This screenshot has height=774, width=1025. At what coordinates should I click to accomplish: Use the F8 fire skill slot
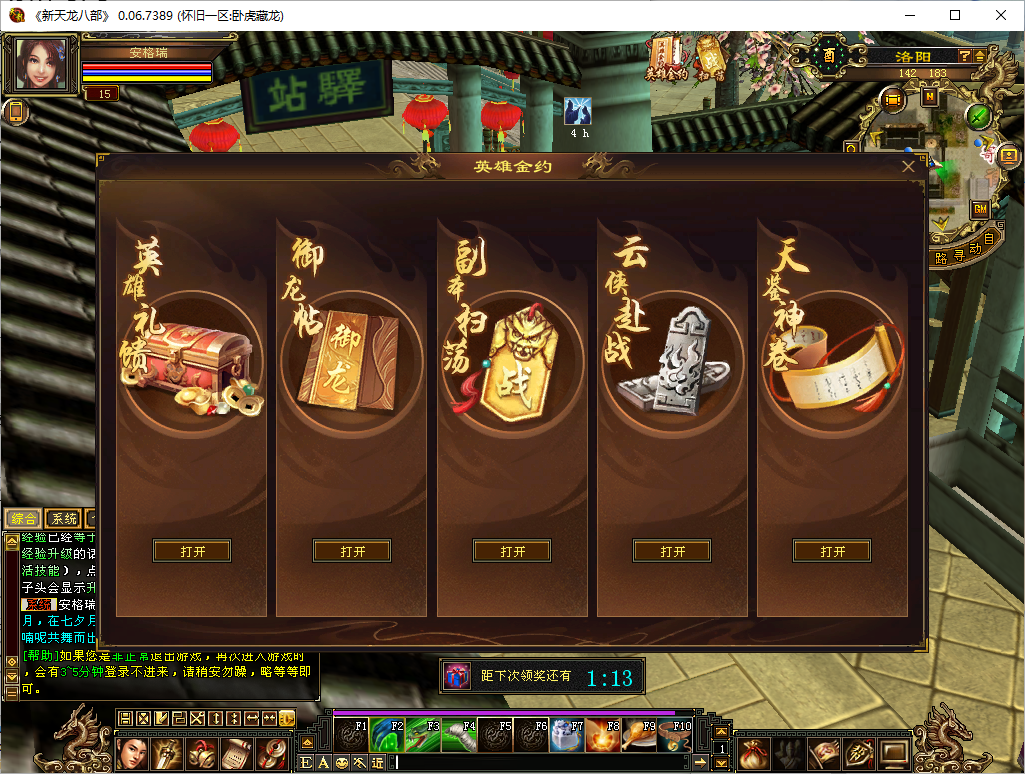pyautogui.click(x=602, y=735)
